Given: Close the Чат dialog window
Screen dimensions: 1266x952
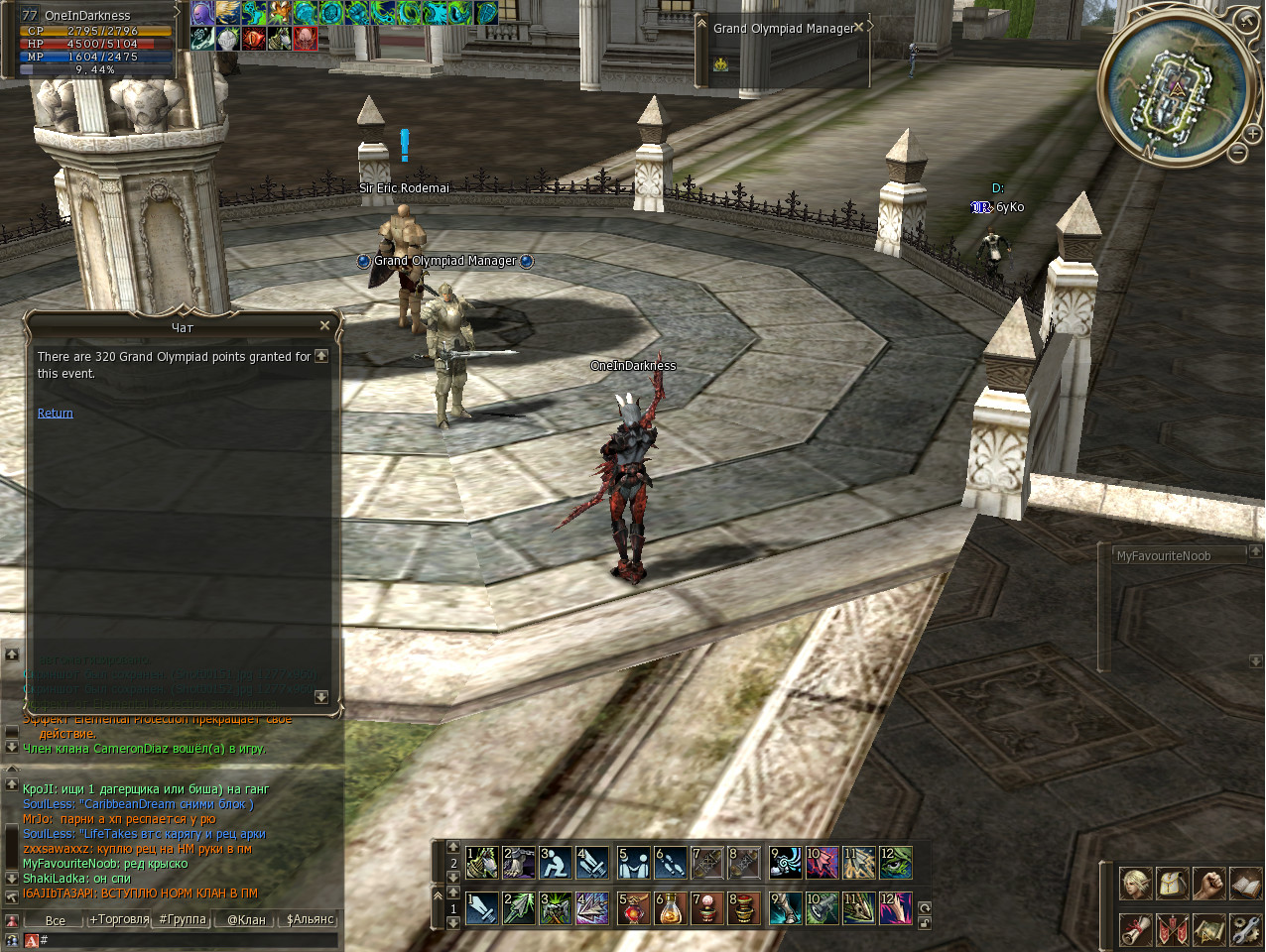Looking at the screenshot, I should (x=324, y=325).
